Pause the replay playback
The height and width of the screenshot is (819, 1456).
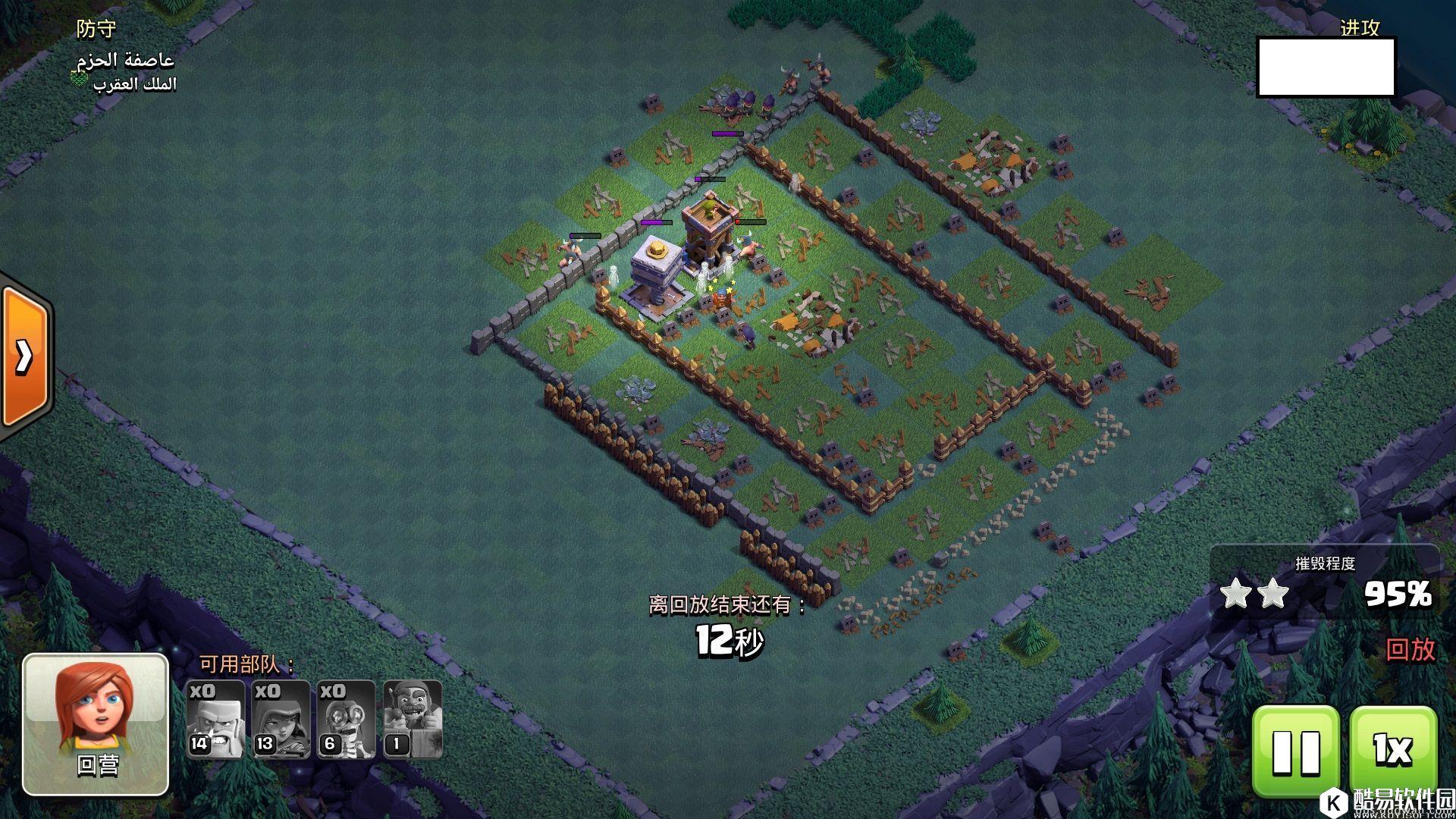1295,751
